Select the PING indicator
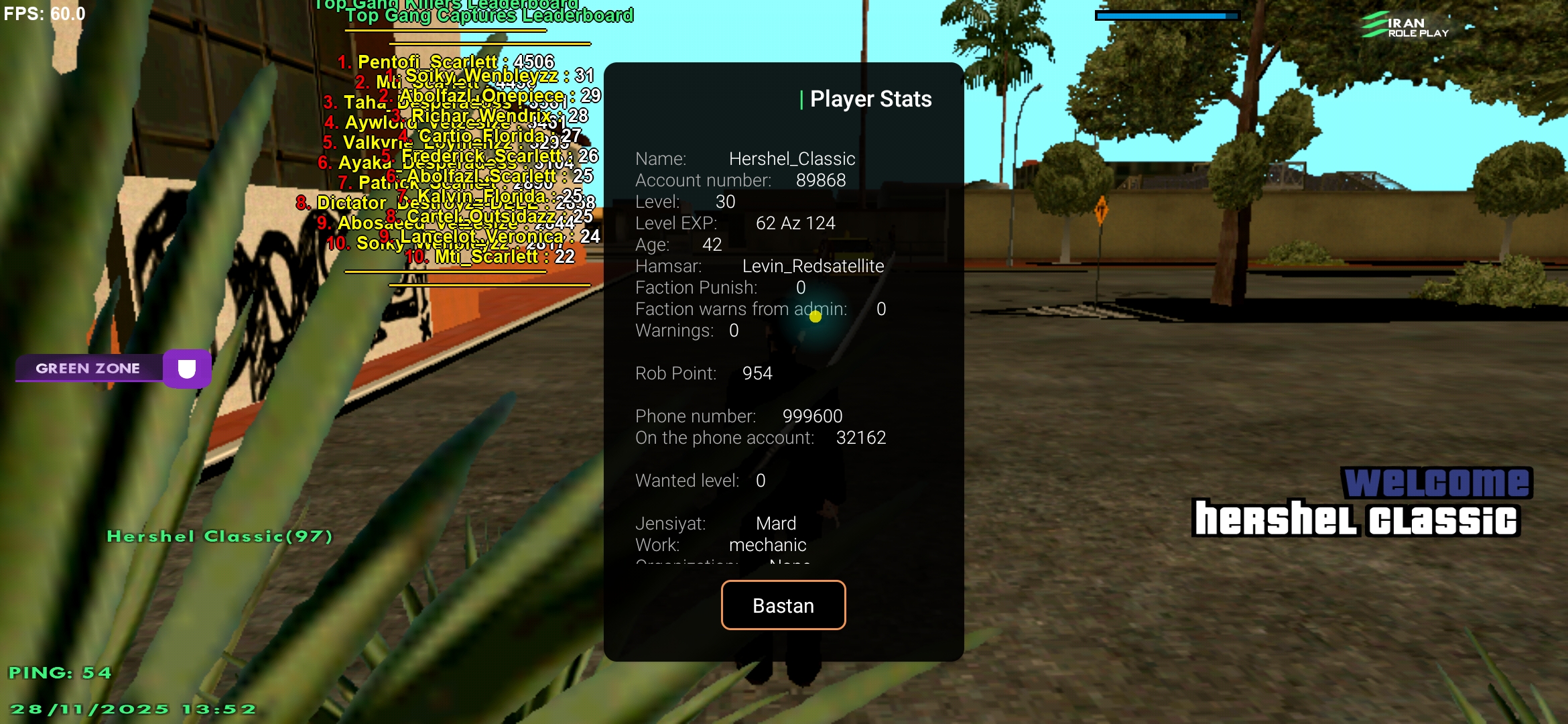The image size is (1568, 724). tap(61, 672)
